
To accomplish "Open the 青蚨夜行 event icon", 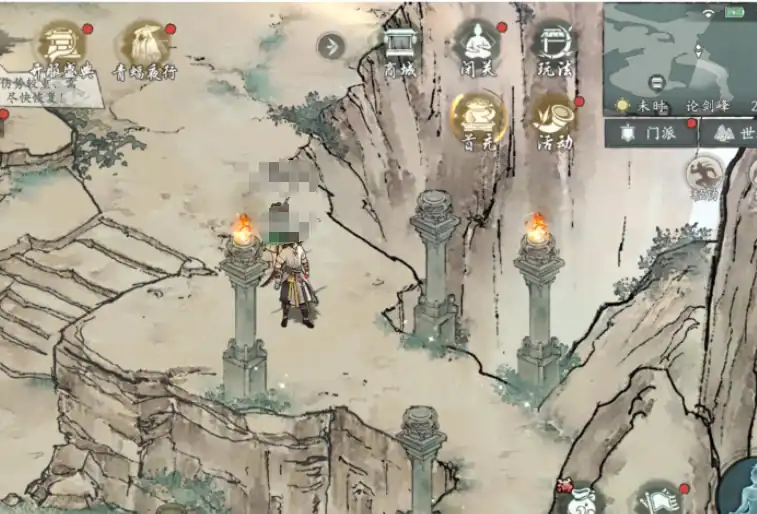I will 144,50.
